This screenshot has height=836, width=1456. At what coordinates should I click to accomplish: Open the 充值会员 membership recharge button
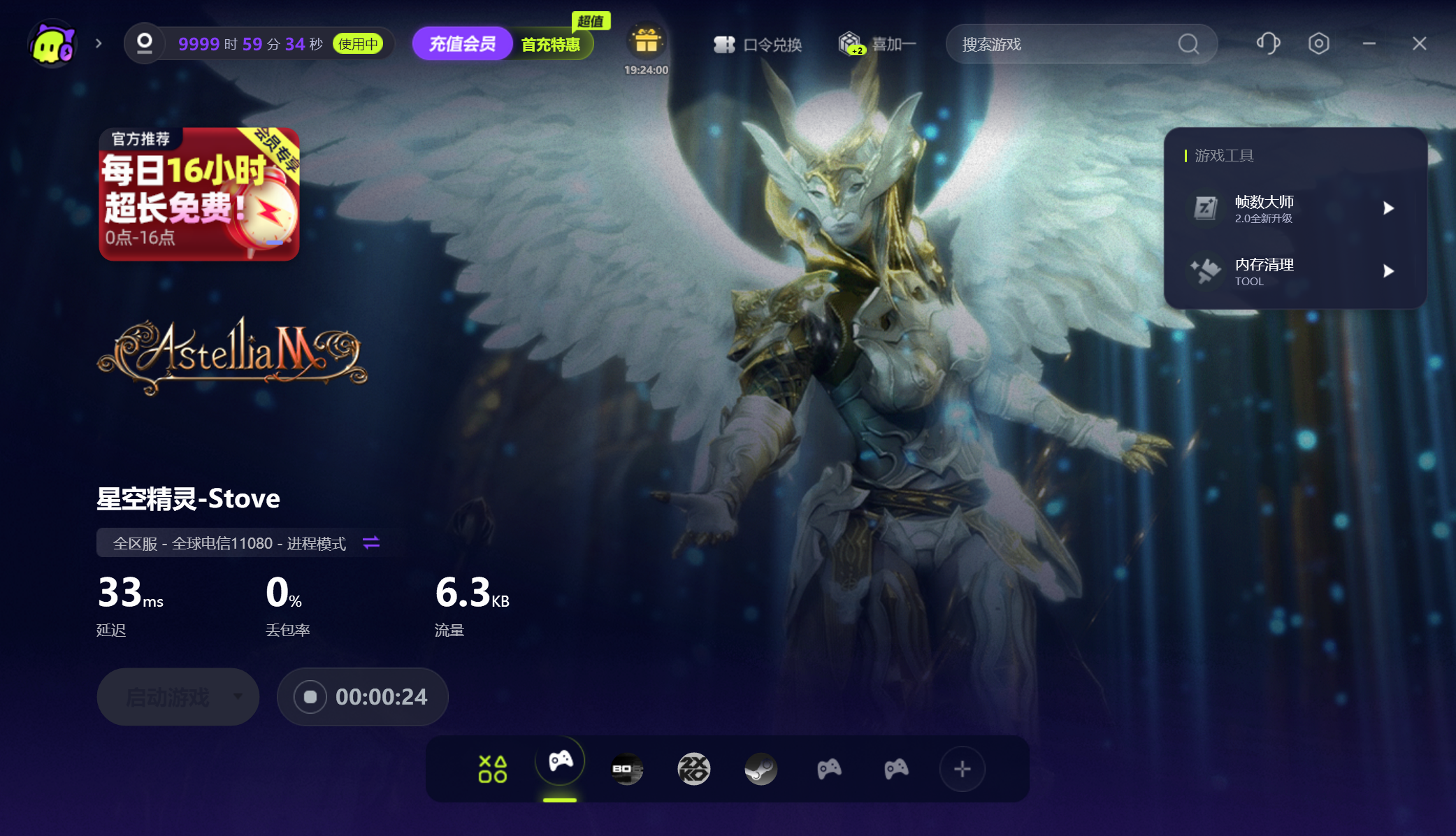pyautogui.click(x=462, y=44)
